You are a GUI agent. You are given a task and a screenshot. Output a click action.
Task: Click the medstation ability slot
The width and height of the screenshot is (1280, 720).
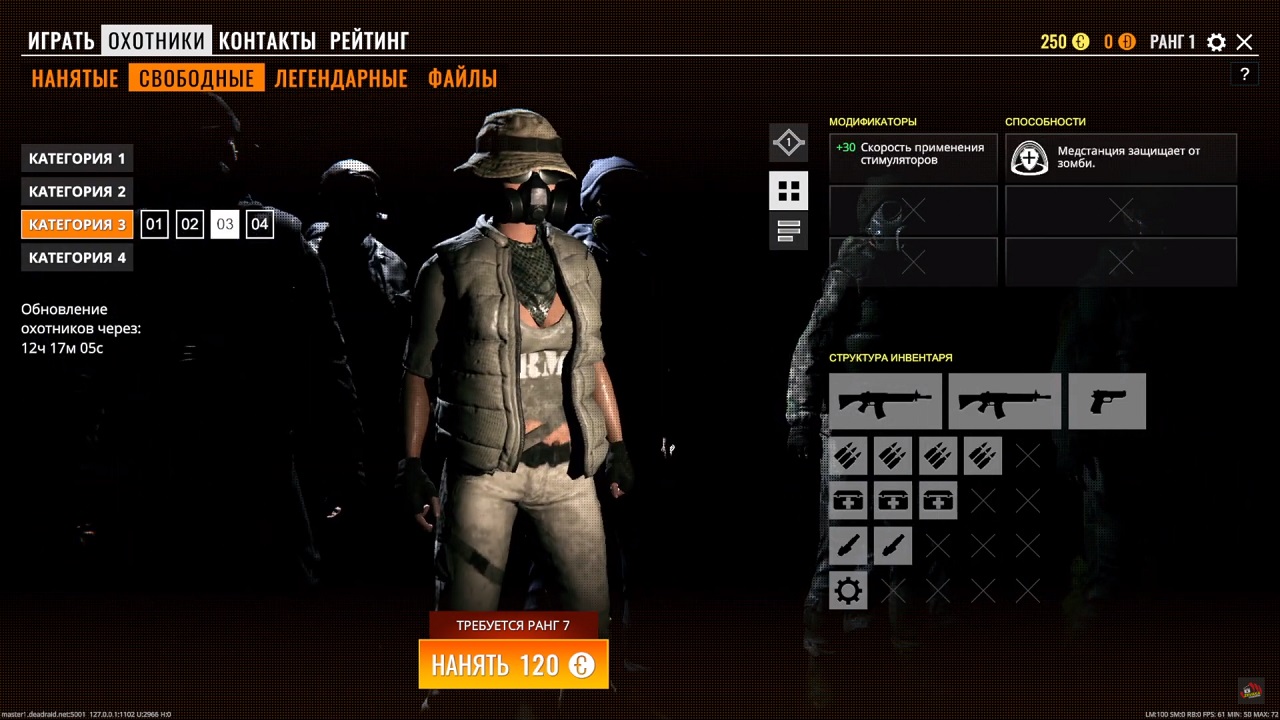tap(1120, 158)
